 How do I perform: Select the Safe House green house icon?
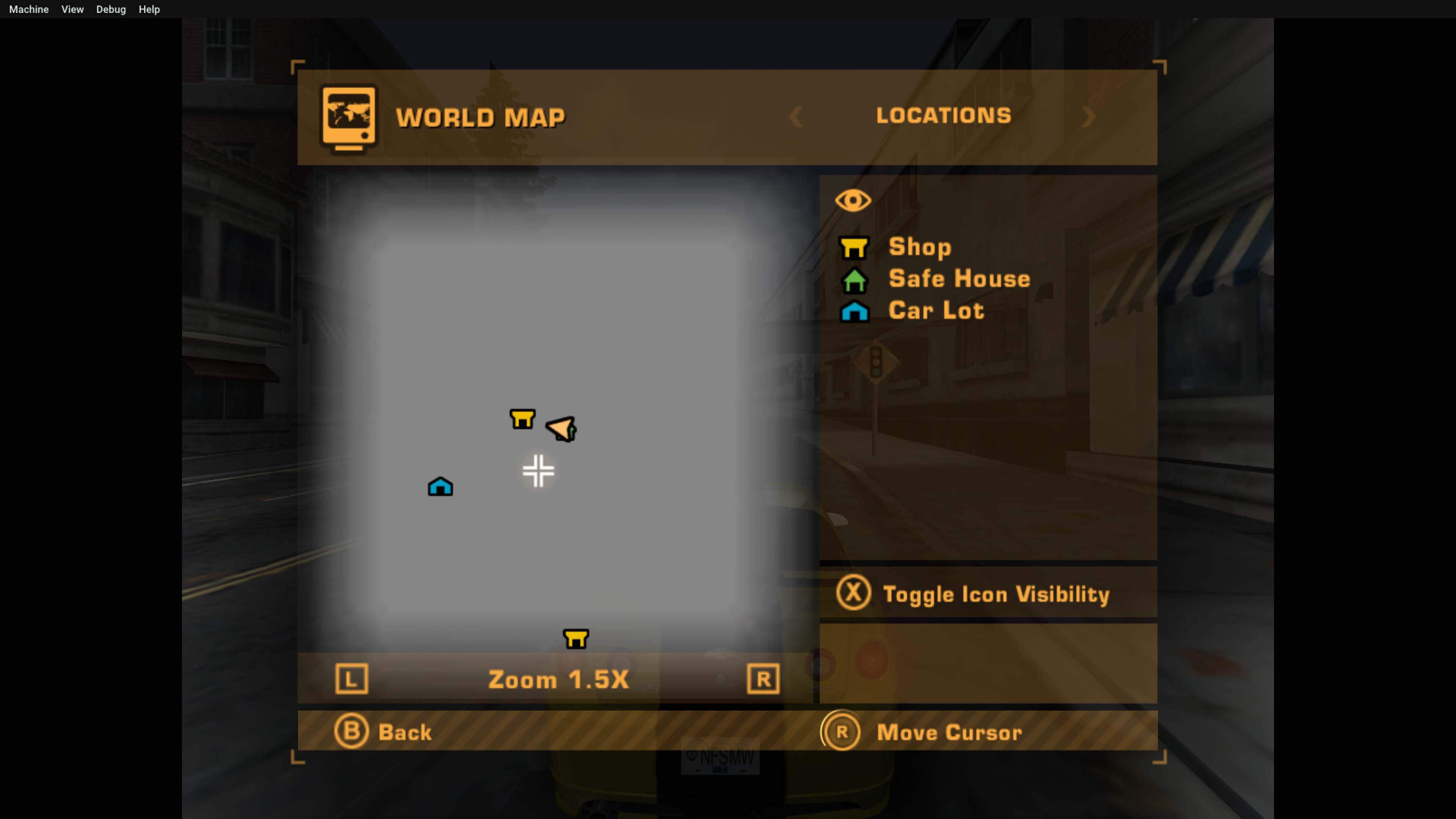[x=855, y=280]
